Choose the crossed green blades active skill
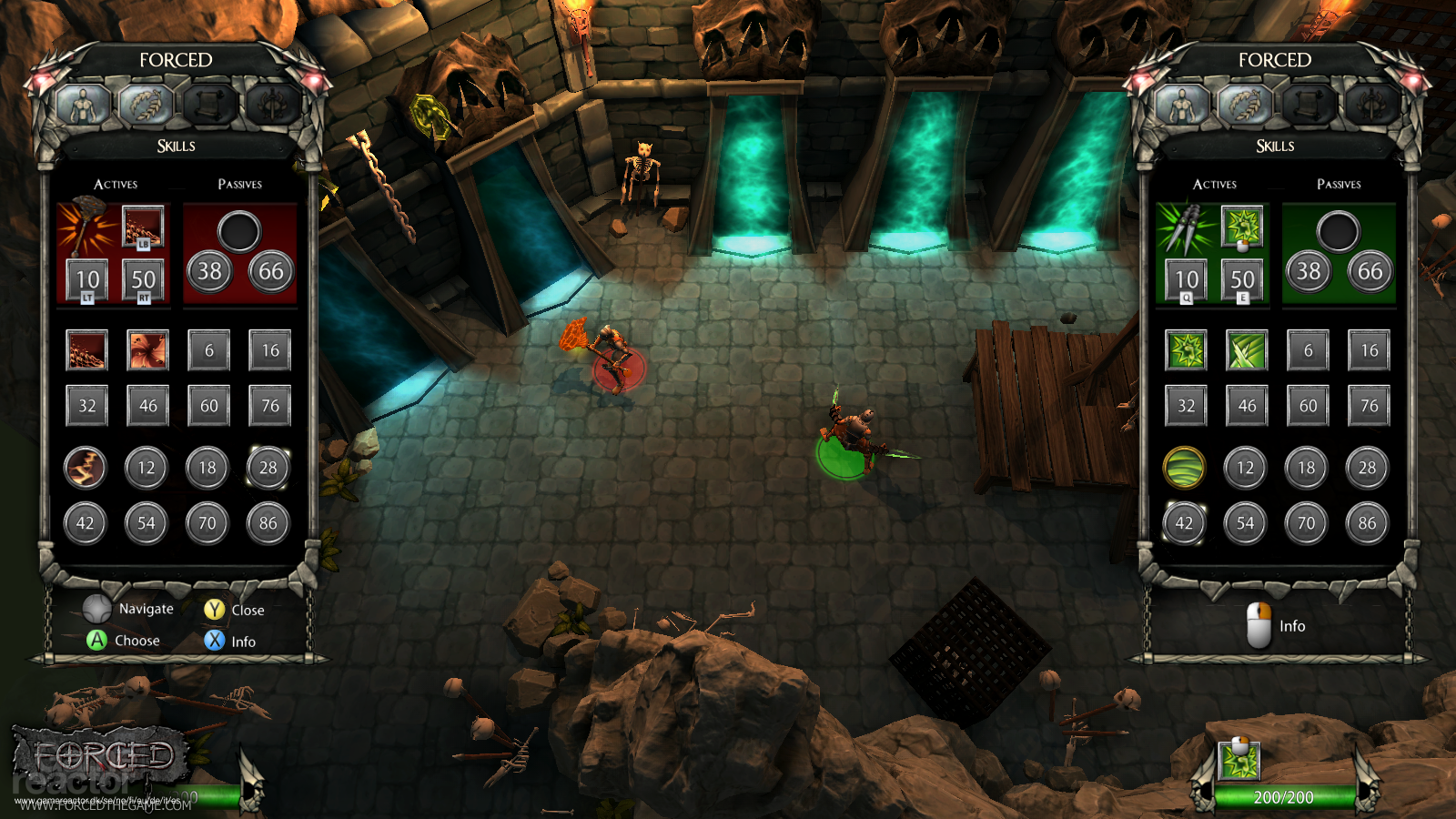 [x=1247, y=350]
